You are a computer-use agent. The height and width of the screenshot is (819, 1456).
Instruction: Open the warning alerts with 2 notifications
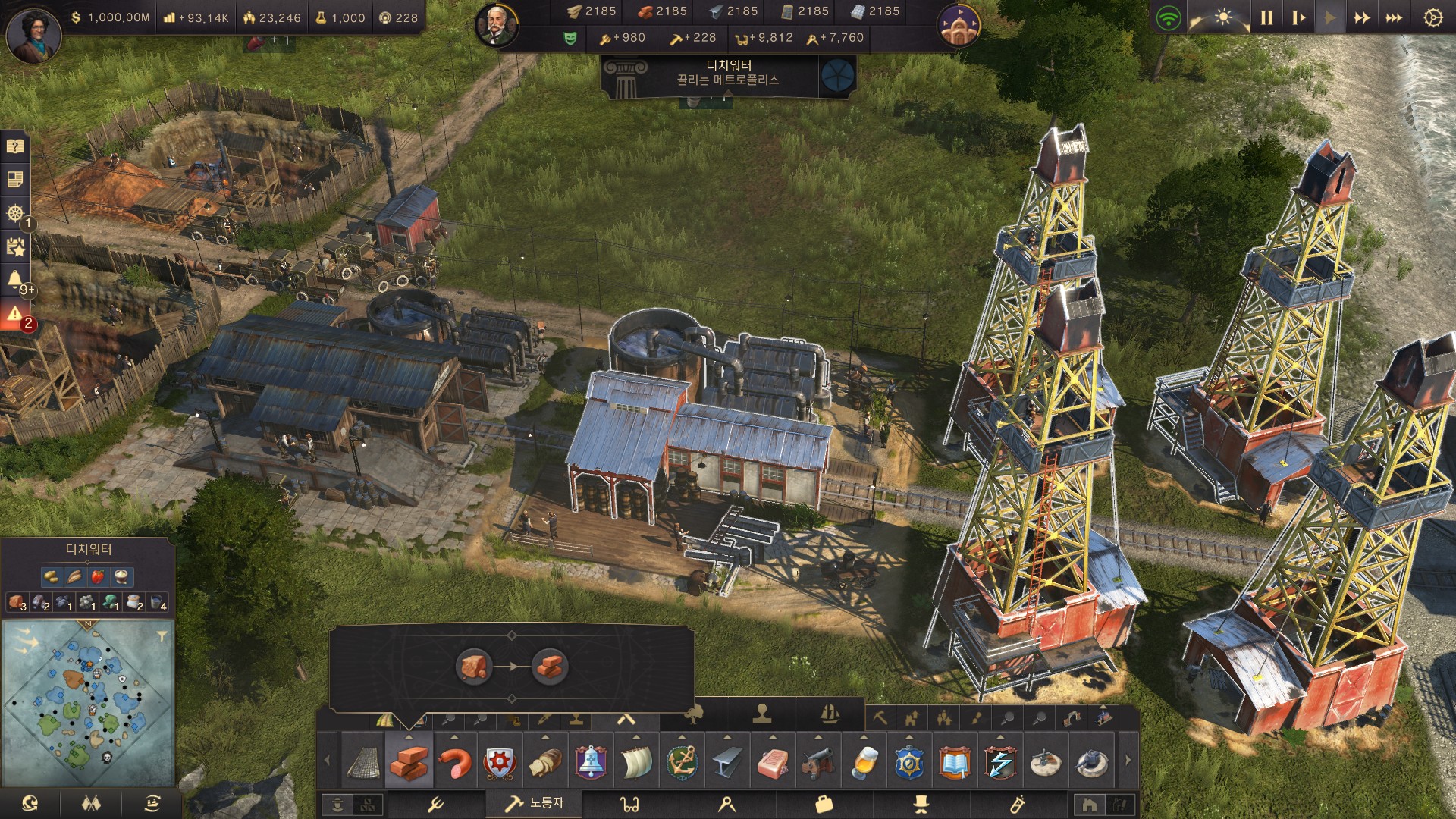point(16,315)
